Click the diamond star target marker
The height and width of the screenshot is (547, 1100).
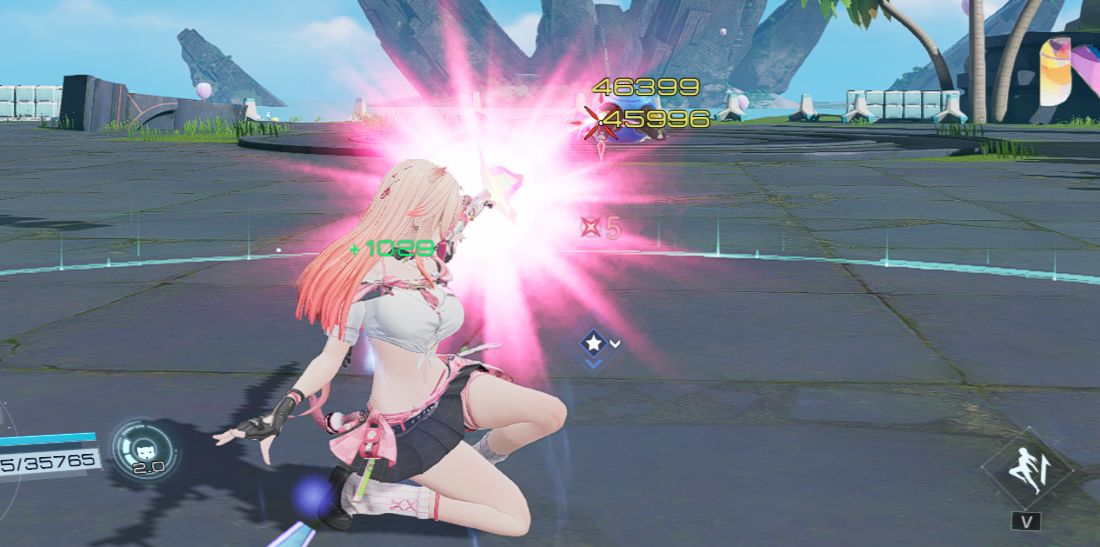point(593,344)
